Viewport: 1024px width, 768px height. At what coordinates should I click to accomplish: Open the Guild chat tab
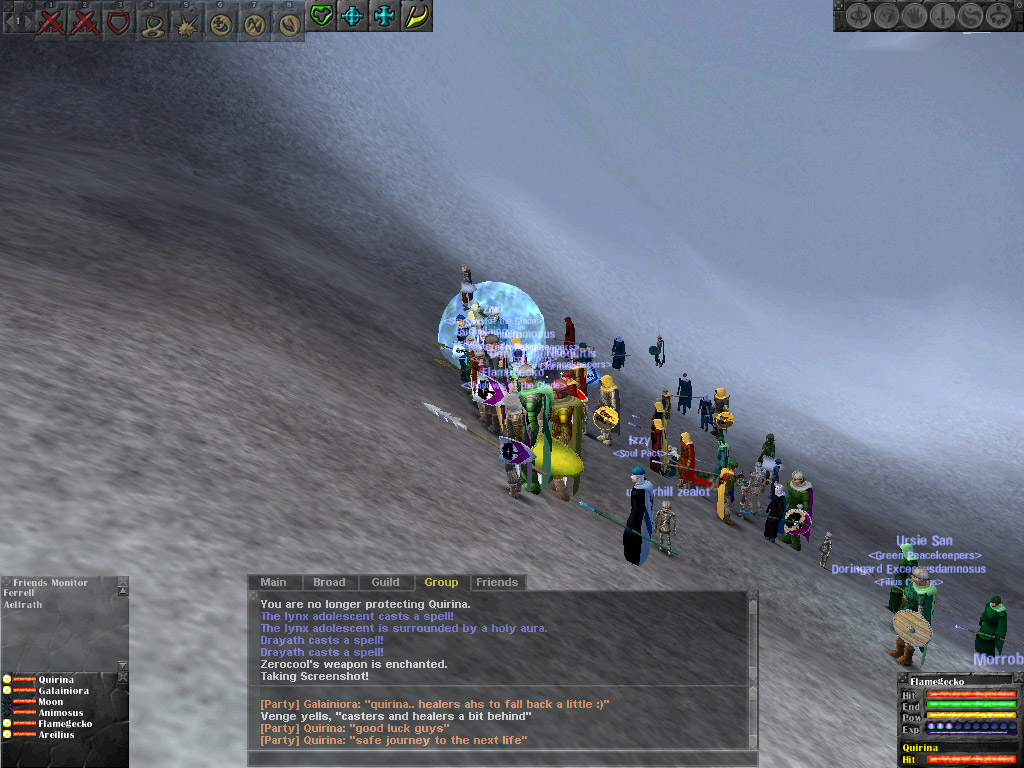point(385,582)
